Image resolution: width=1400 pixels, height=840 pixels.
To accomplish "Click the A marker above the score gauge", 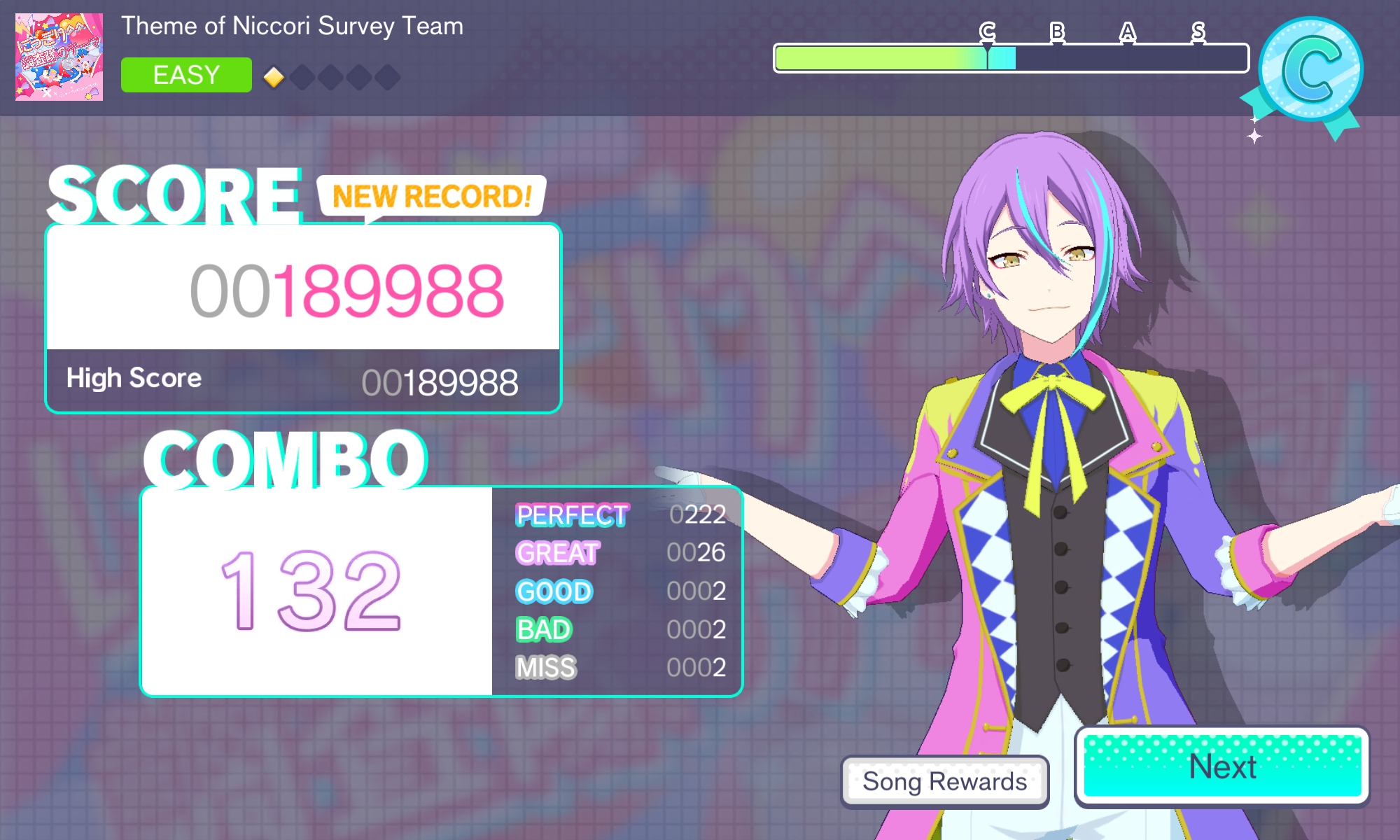I will [x=1127, y=31].
